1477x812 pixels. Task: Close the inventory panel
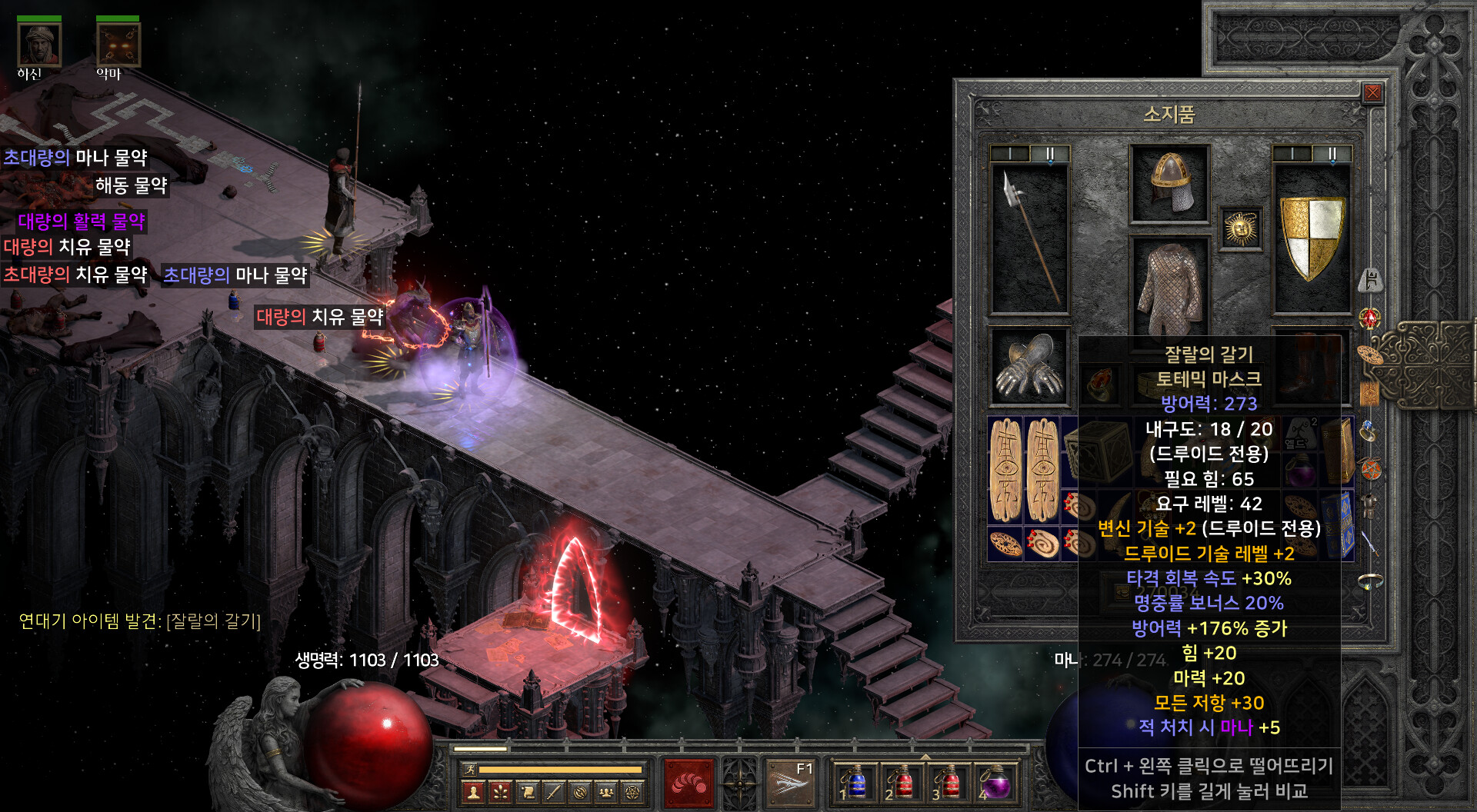(x=1372, y=94)
